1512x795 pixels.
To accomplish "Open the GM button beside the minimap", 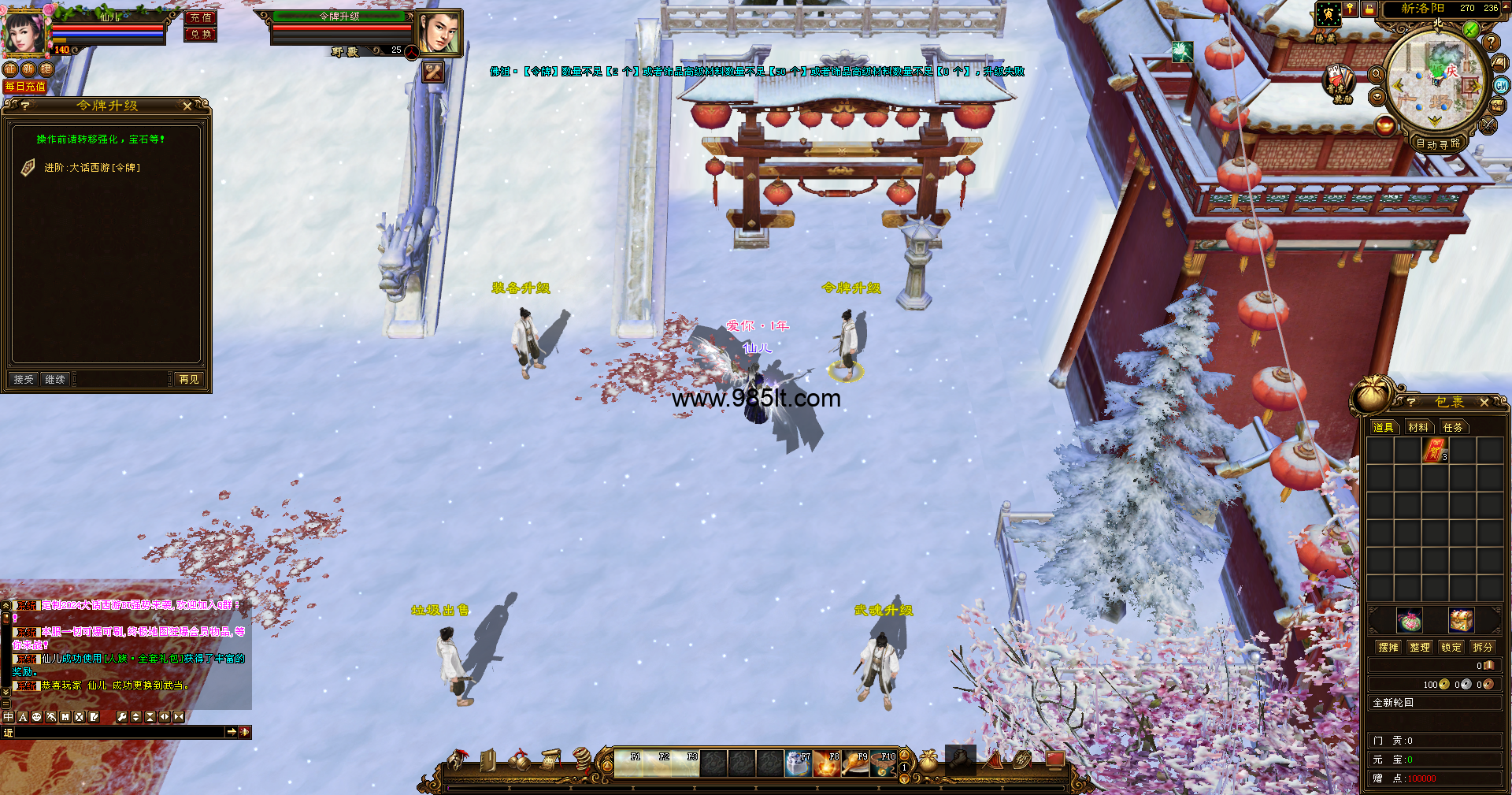I will [x=1501, y=86].
